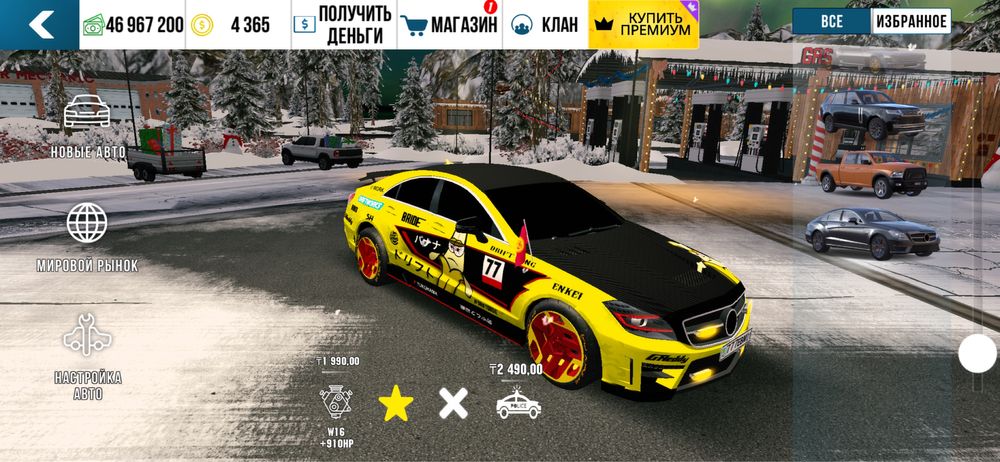The height and width of the screenshot is (462, 1000).
Task: Select the orange pickup truck thumbnail
Action: click(872, 175)
